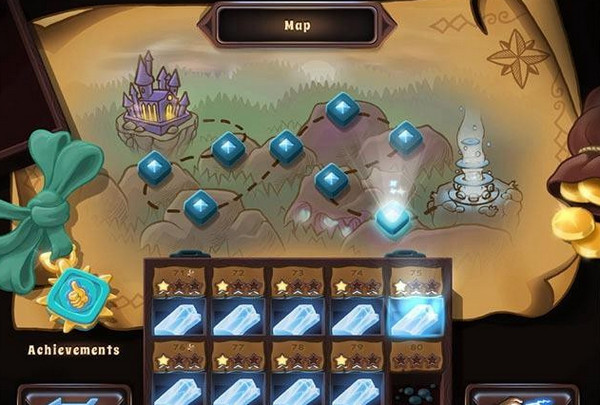Go back with the blue arrow button
Image resolution: width=600 pixels, height=405 pixels.
click(x=75, y=397)
